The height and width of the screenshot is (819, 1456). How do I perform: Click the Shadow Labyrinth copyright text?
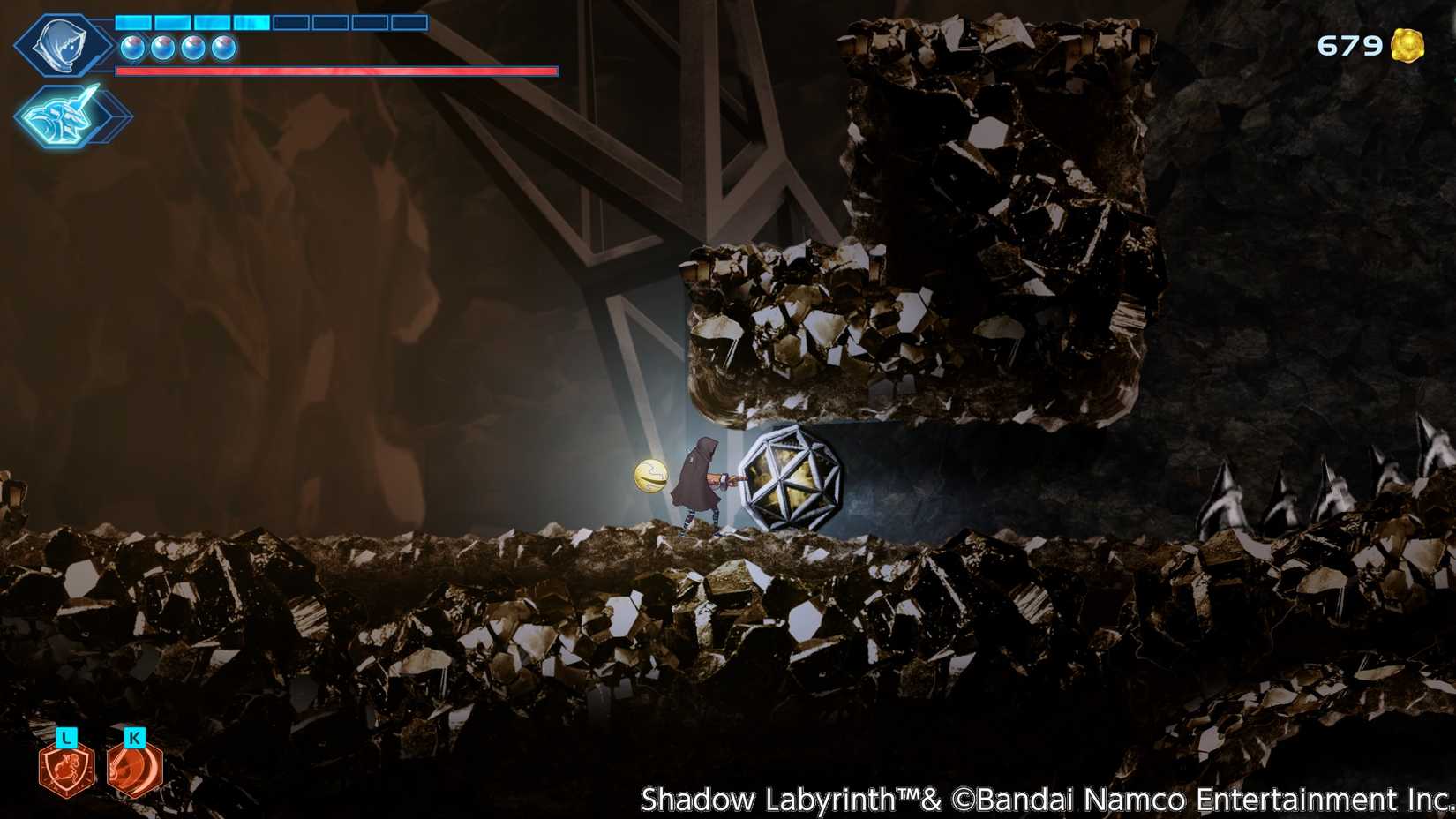click(1041, 801)
